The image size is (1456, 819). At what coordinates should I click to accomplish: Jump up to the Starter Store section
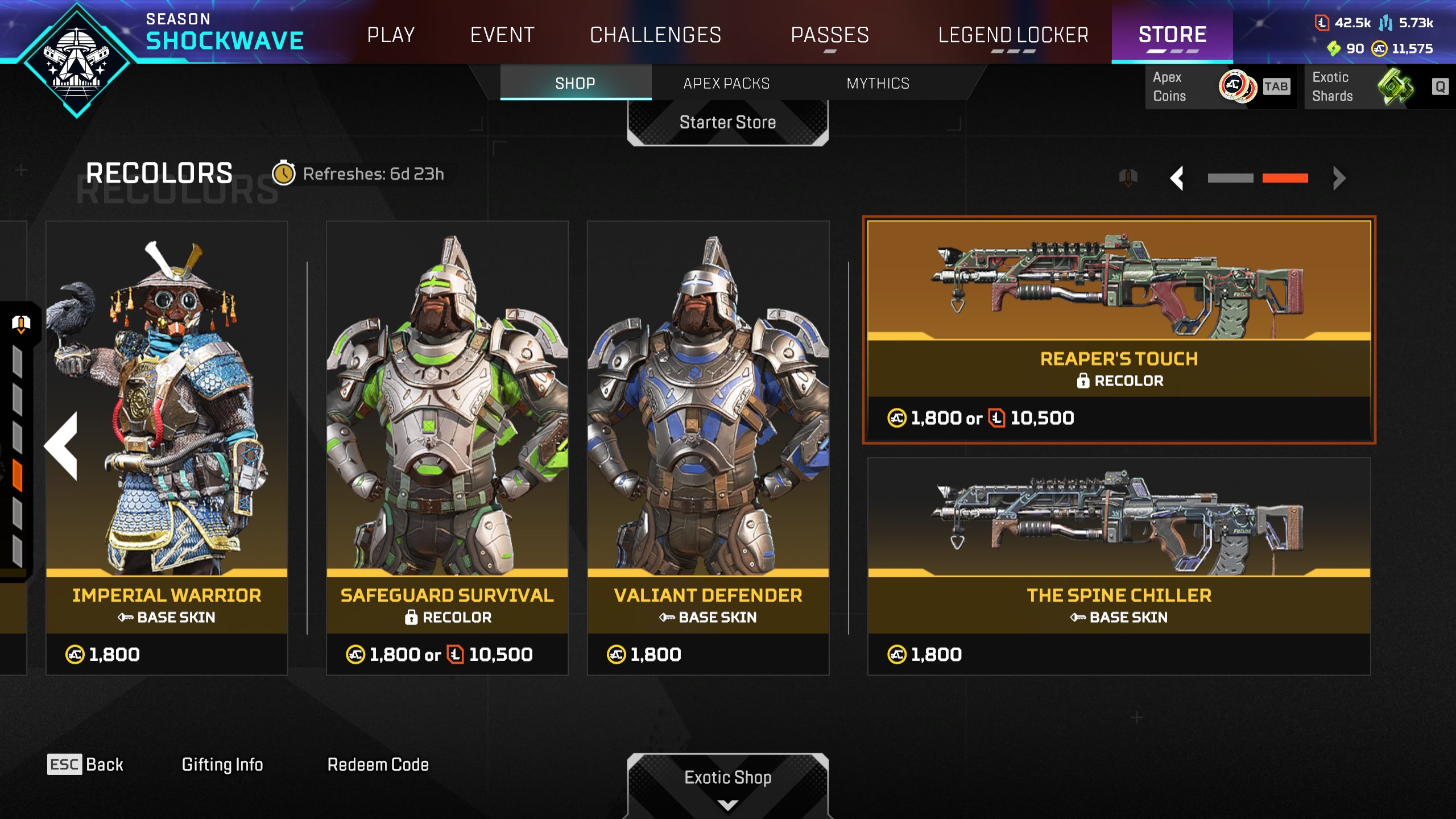tap(727, 123)
